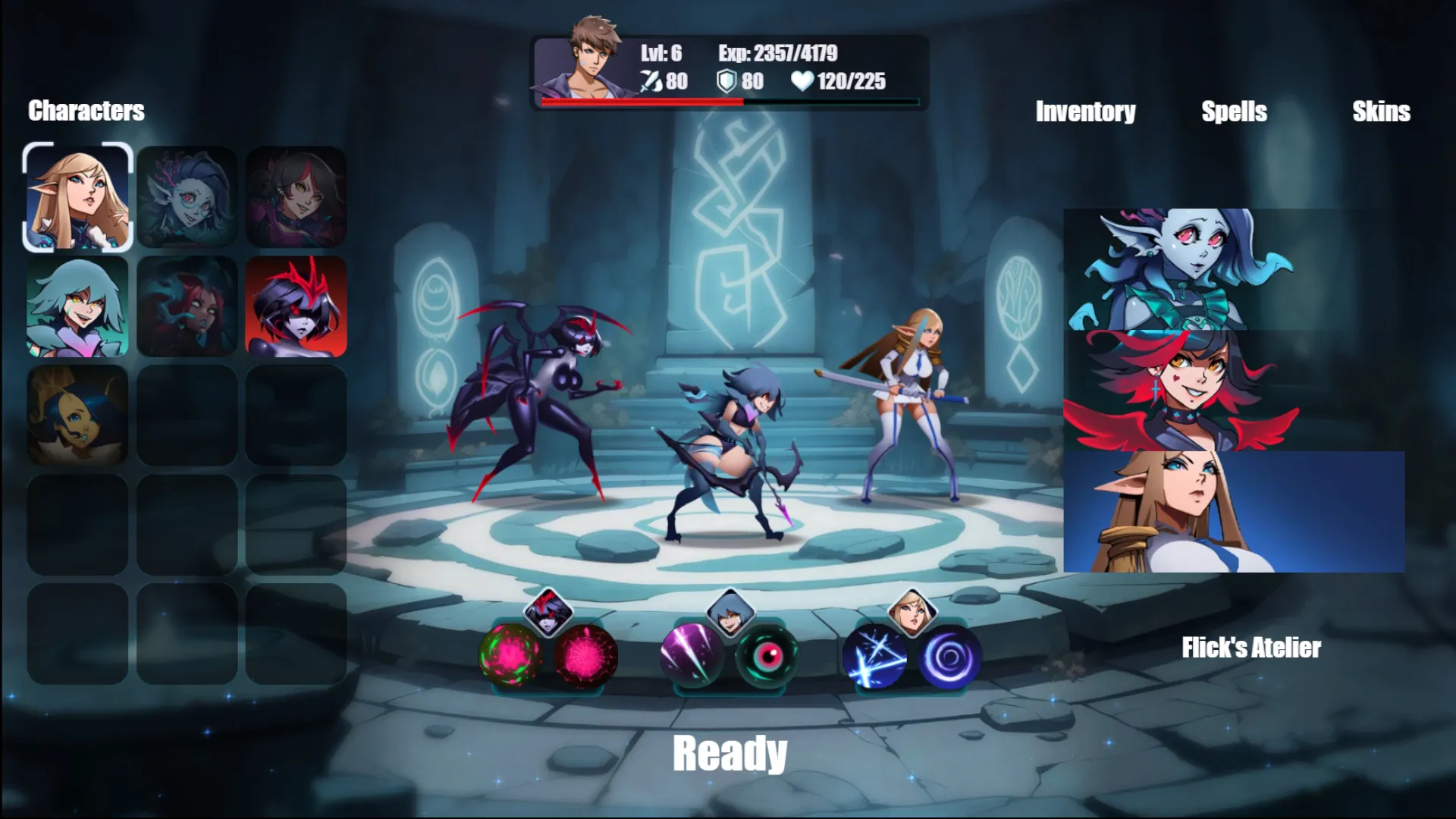Select the dimmed dark-red haired character portrait
The image size is (1456, 819).
pyautogui.click(x=187, y=306)
